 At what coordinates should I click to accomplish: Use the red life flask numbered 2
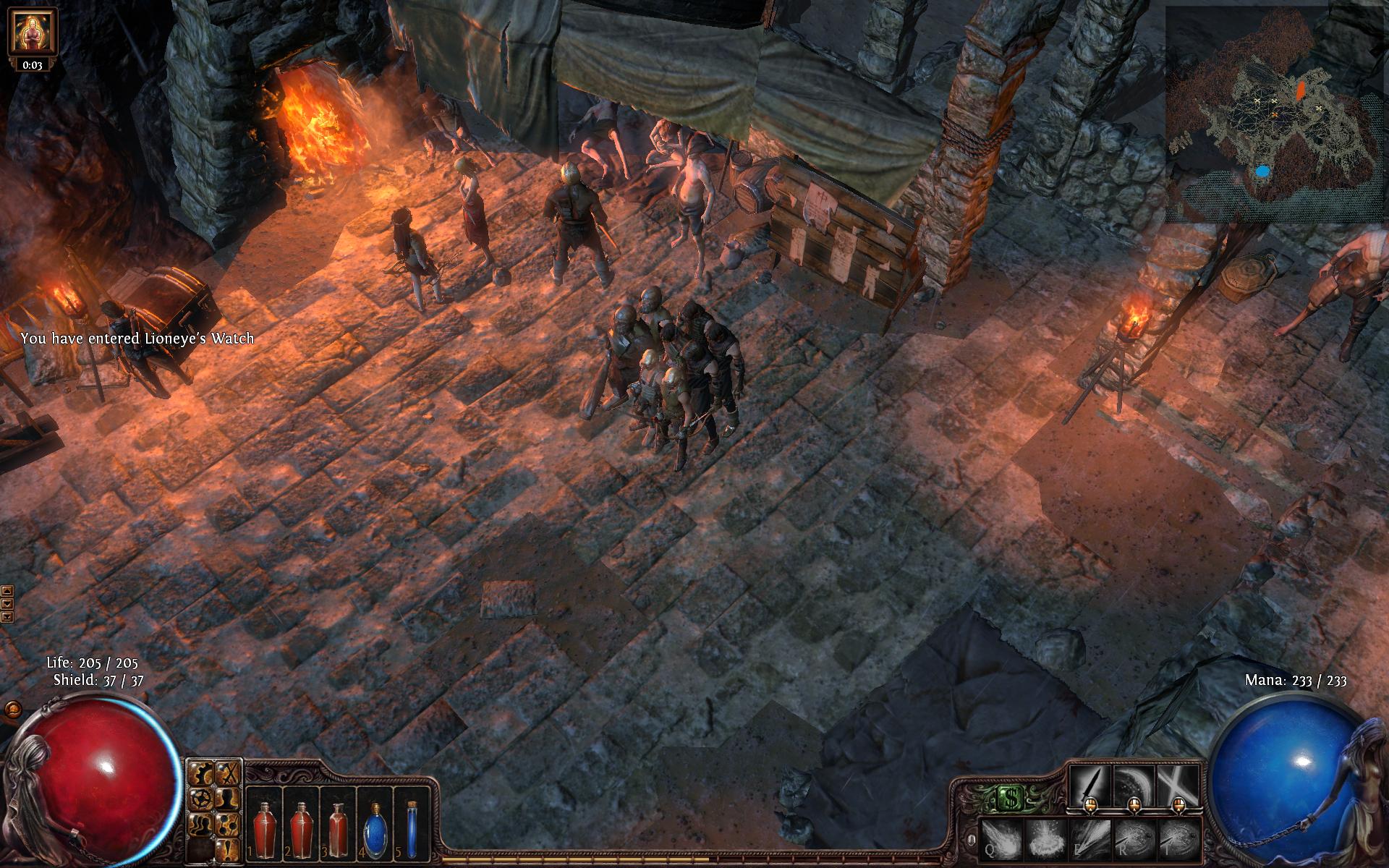pos(301,825)
